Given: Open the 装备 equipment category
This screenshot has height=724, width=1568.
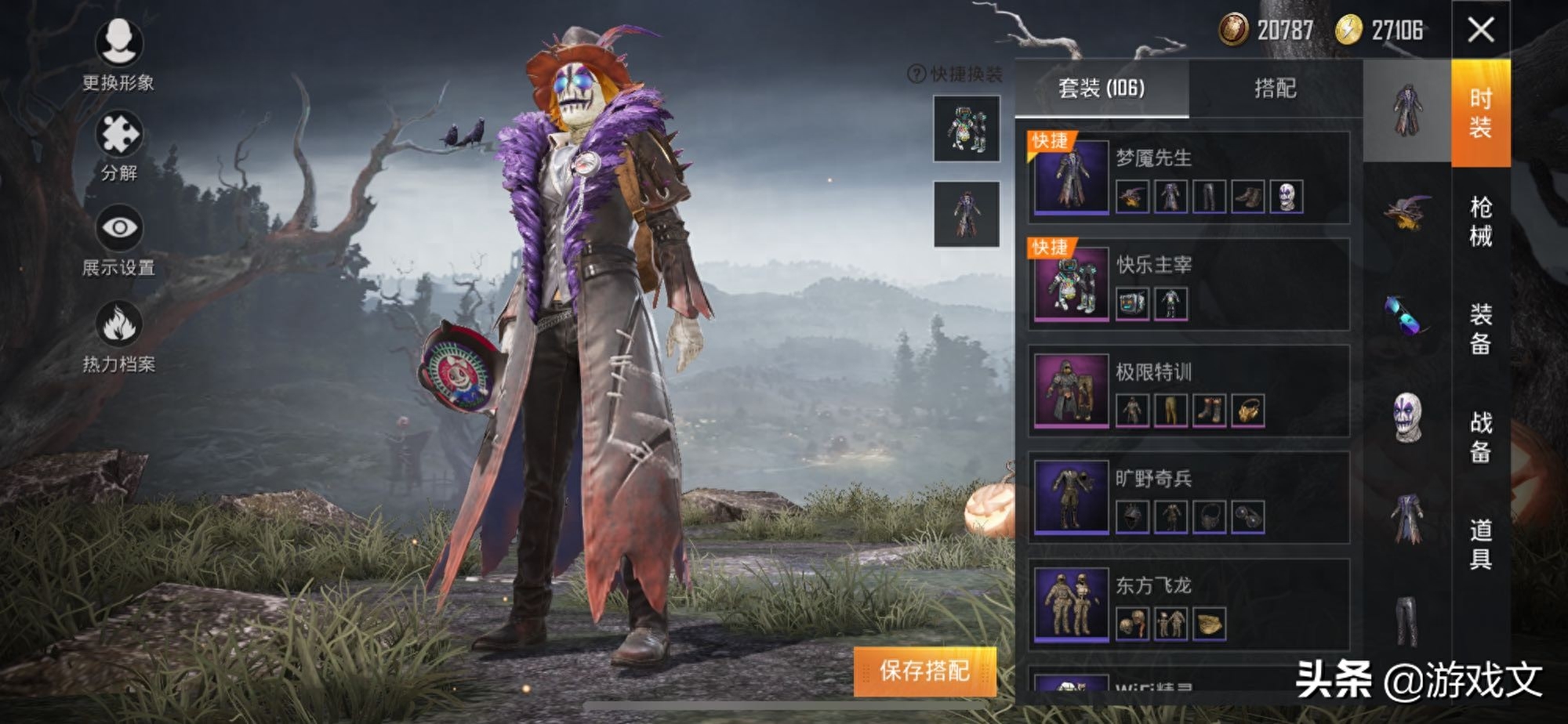Looking at the screenshot, I should click(1480, 329).
